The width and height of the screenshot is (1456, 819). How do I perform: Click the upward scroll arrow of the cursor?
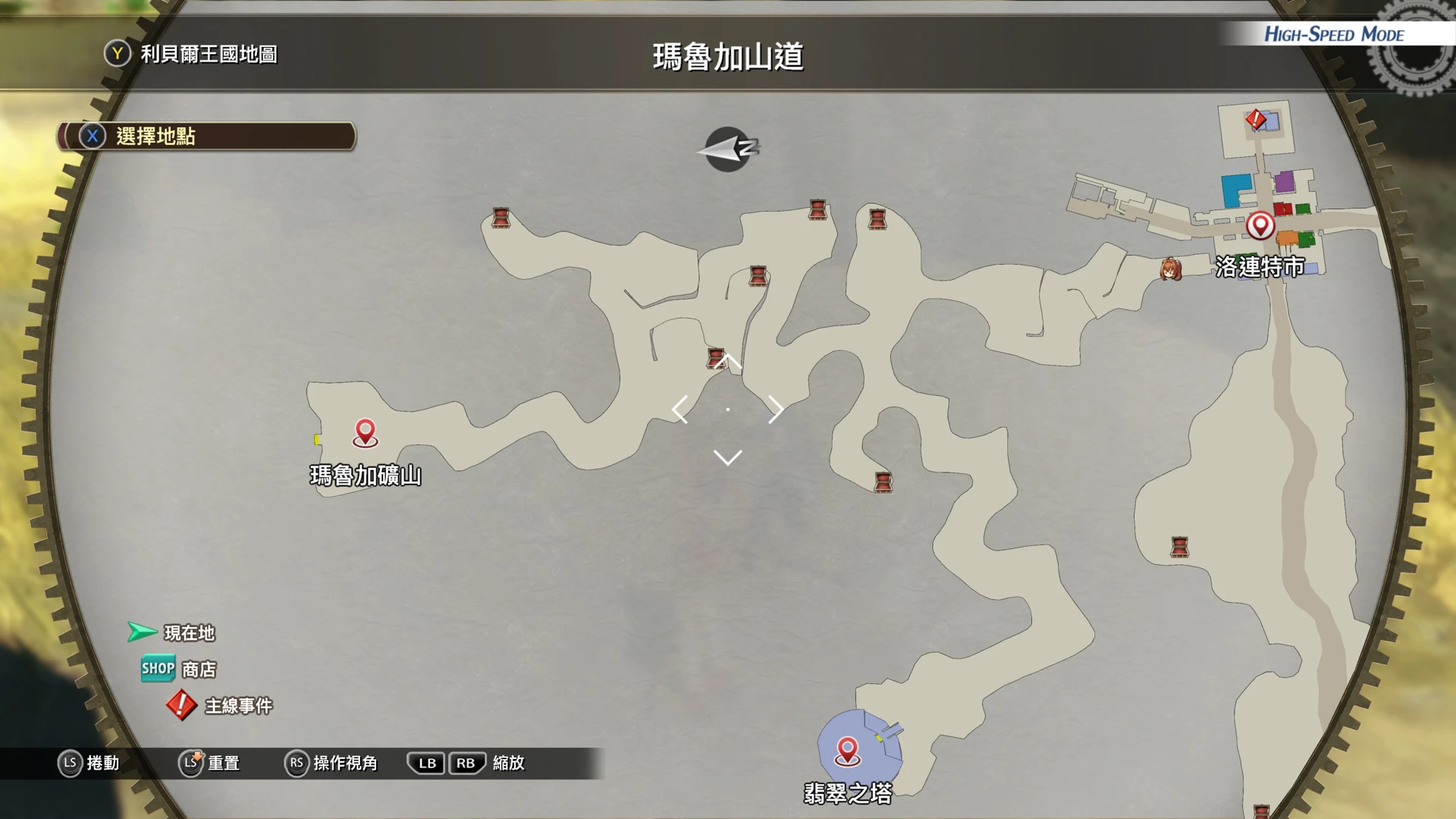[727, 361]
